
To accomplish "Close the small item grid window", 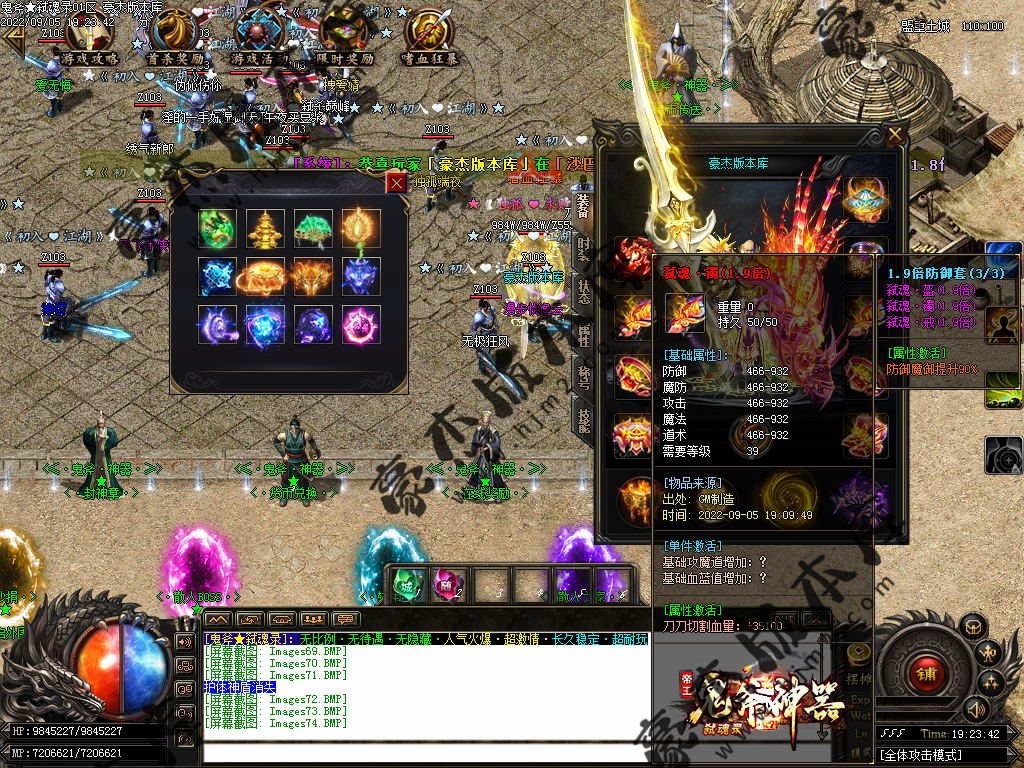I will 397,182.
